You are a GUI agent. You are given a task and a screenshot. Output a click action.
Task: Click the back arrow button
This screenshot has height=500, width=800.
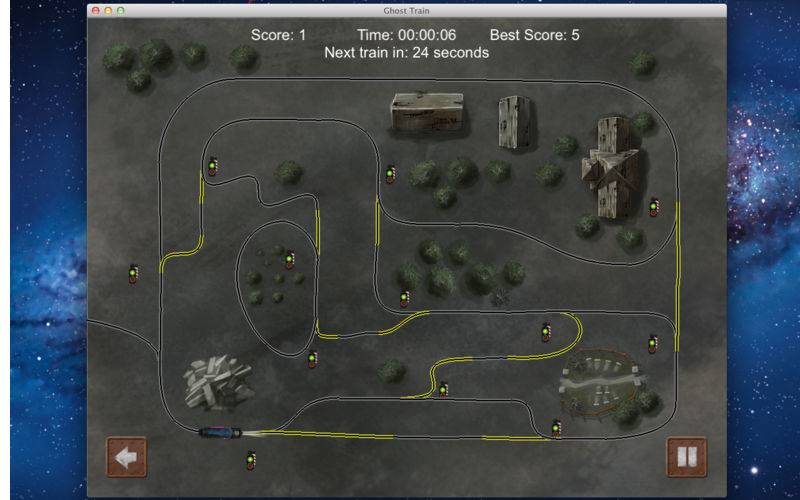click(x=126, y=457)
